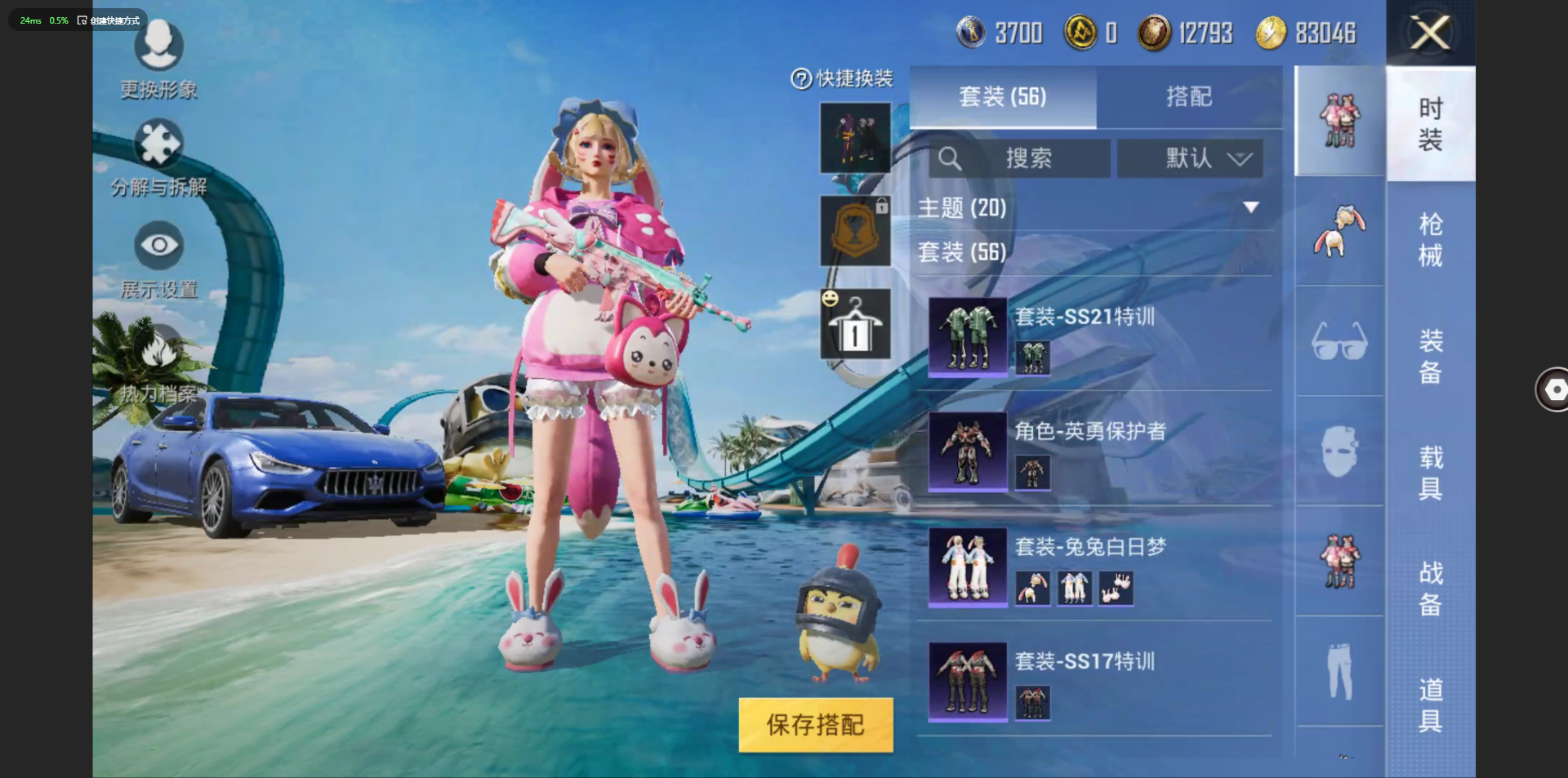Save outfit with 保存搭配 button
The width and height of the screenshot is (1568, 778).
[815, 724]
